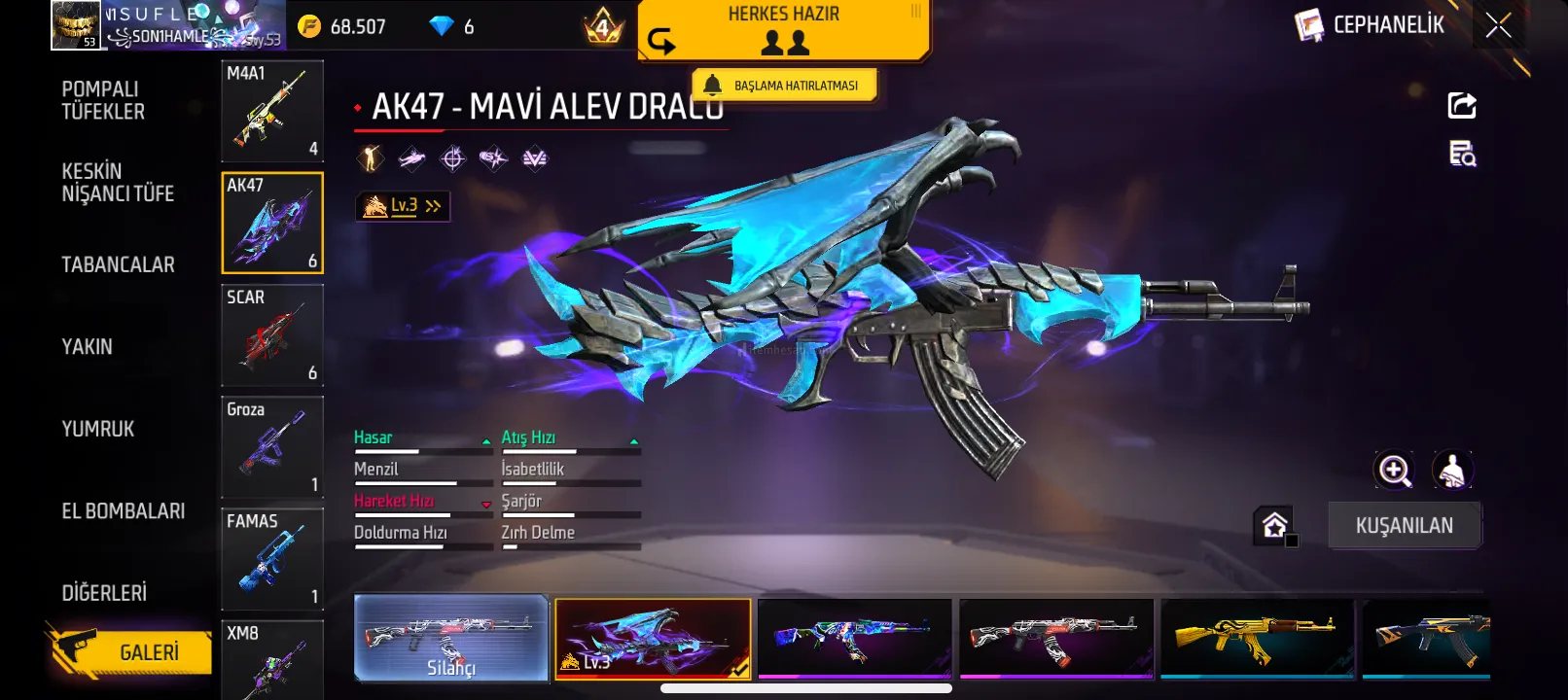Click the Kuşanılan equipped button
The width and height of the screenshot is (1568, 700).
coord(1404,526)
